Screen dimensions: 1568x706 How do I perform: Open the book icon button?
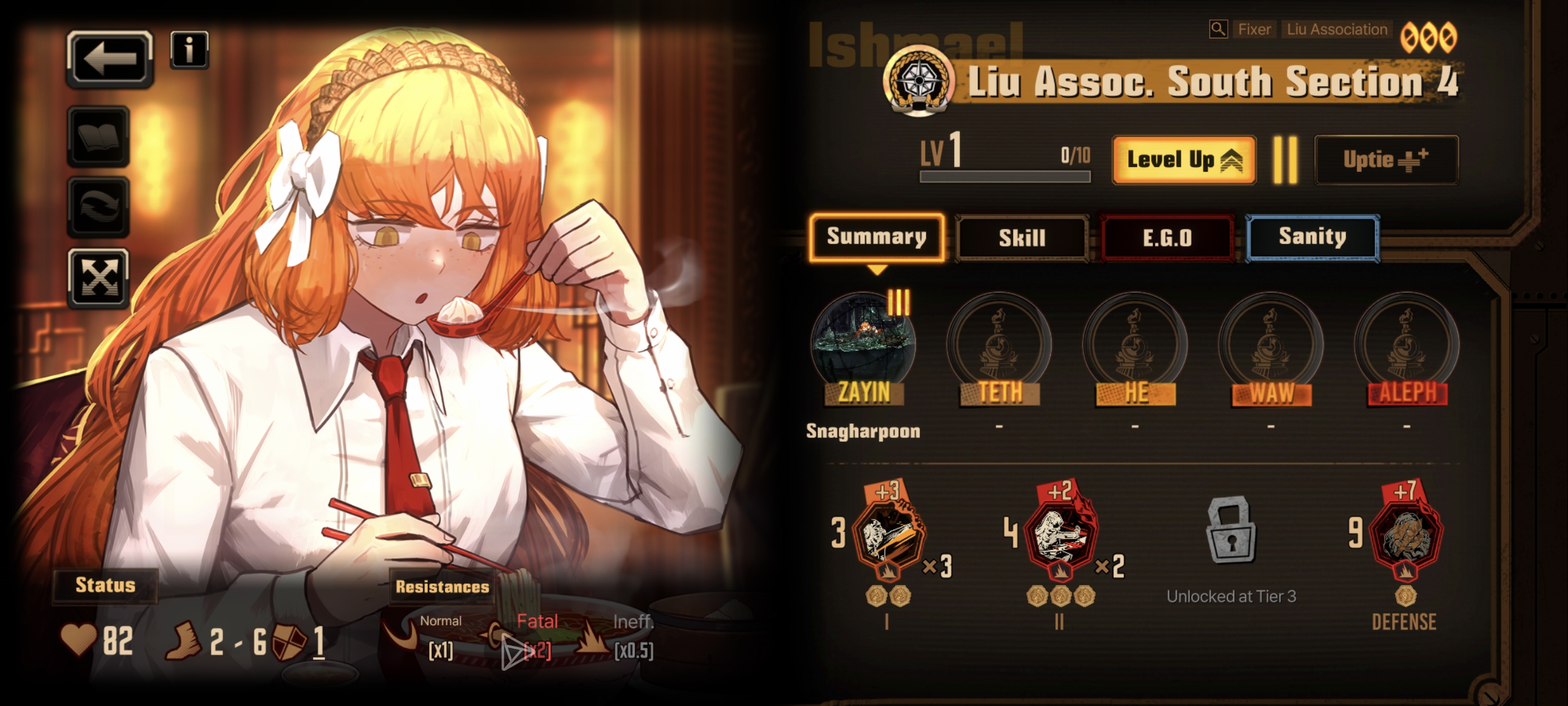coord(99,137)
